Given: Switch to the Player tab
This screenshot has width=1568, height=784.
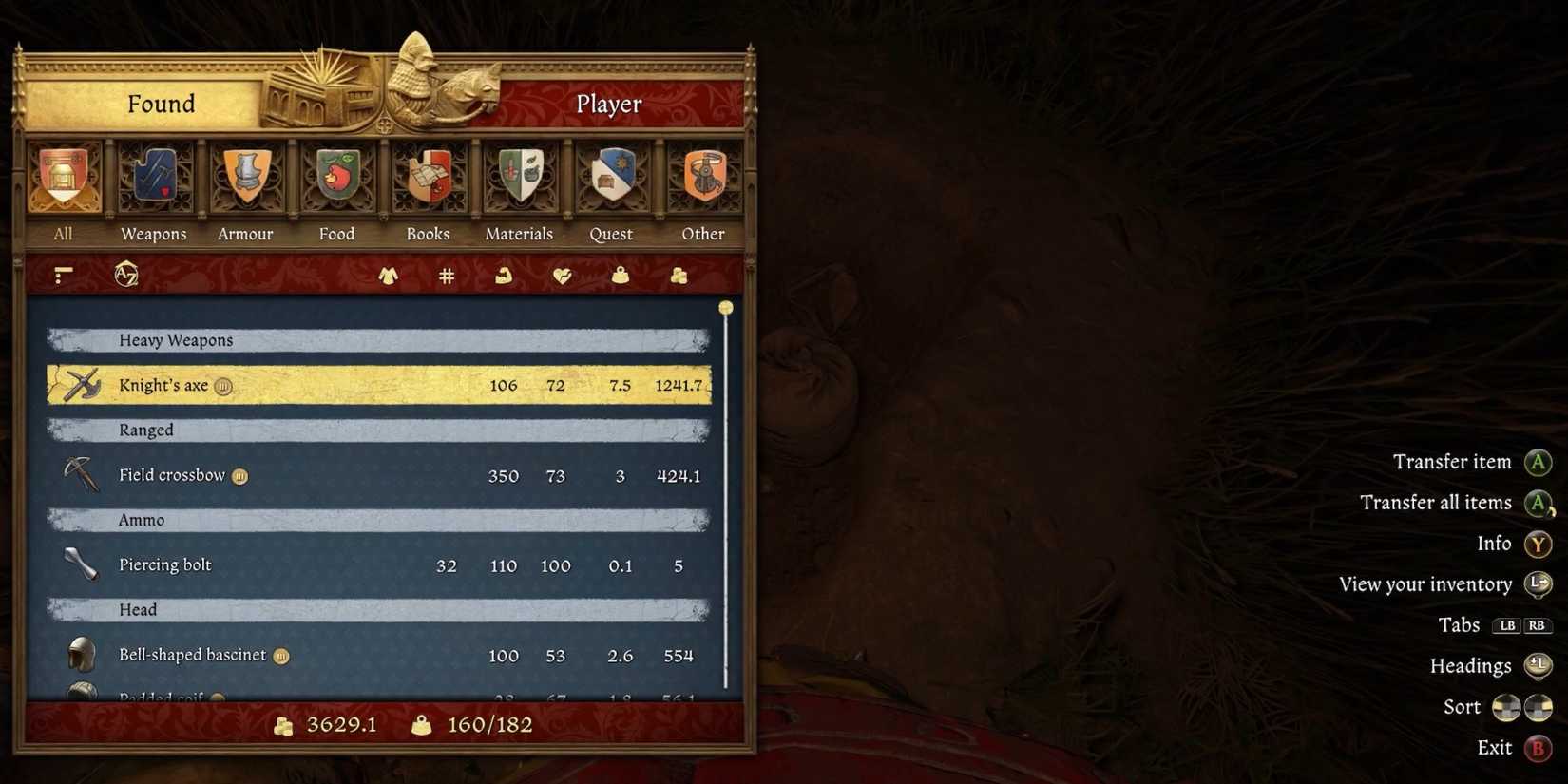Looking at the screenshot, I should click(608, 104).
